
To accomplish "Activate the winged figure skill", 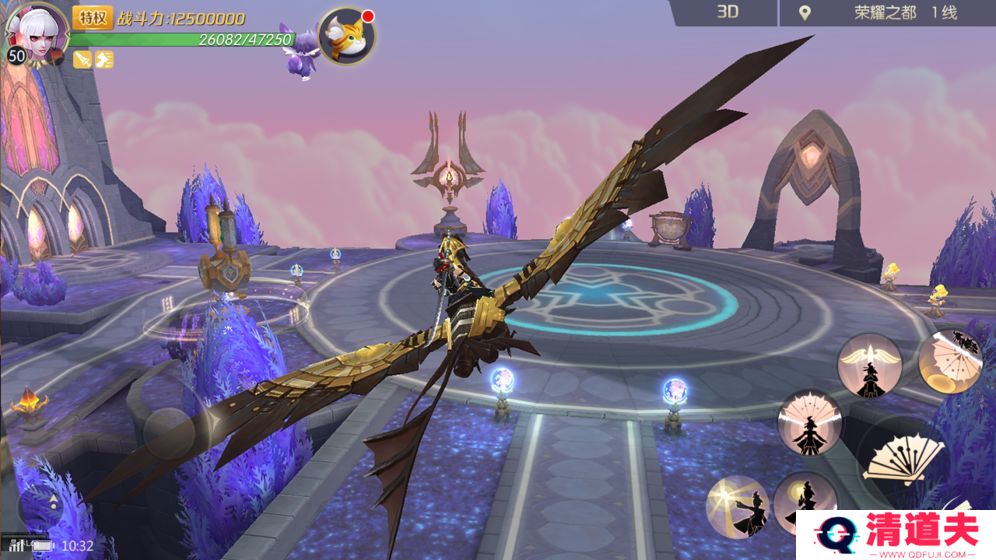I will [x=869, y=365].
